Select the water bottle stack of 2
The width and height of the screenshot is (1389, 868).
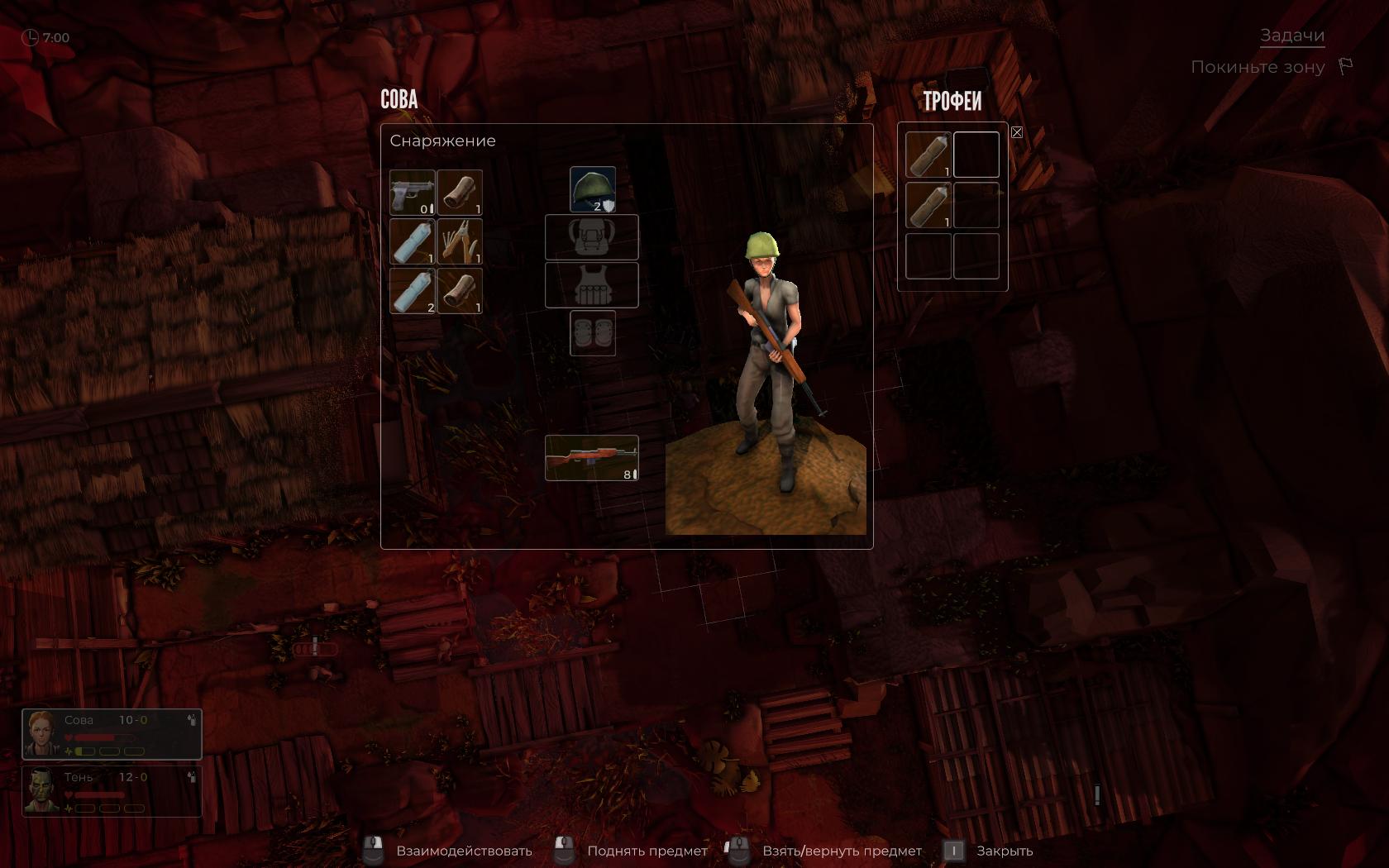(x=412, y=290)
